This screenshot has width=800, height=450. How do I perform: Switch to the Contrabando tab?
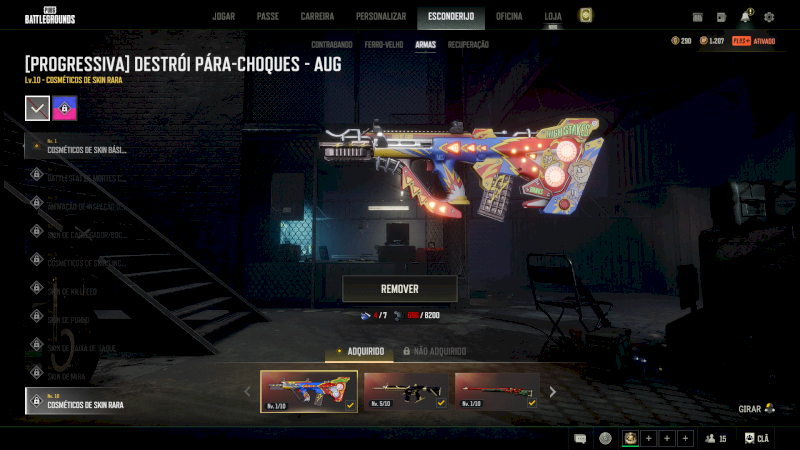[331, 45]
